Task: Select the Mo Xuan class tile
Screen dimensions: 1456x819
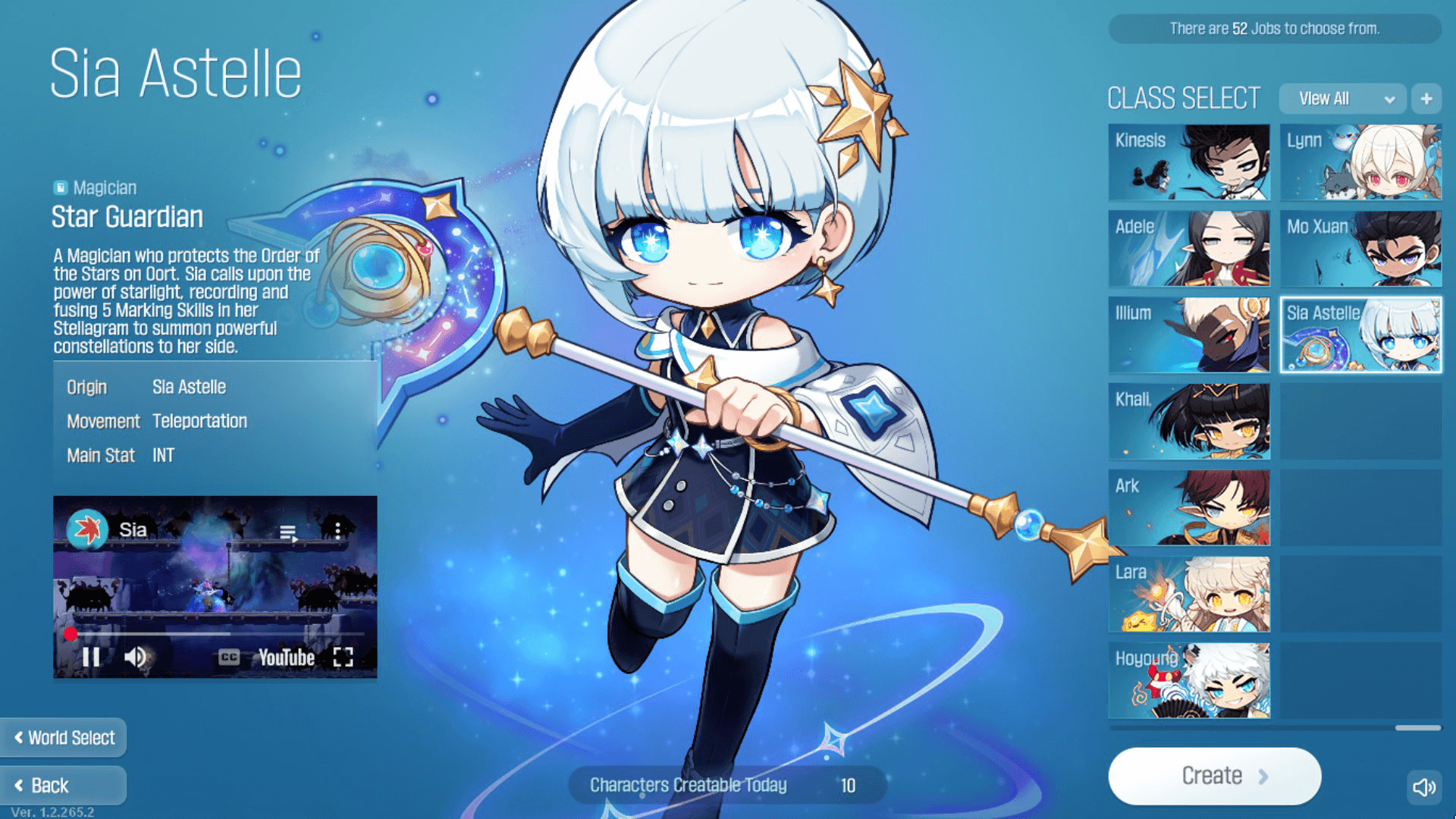Action: 1360,249
